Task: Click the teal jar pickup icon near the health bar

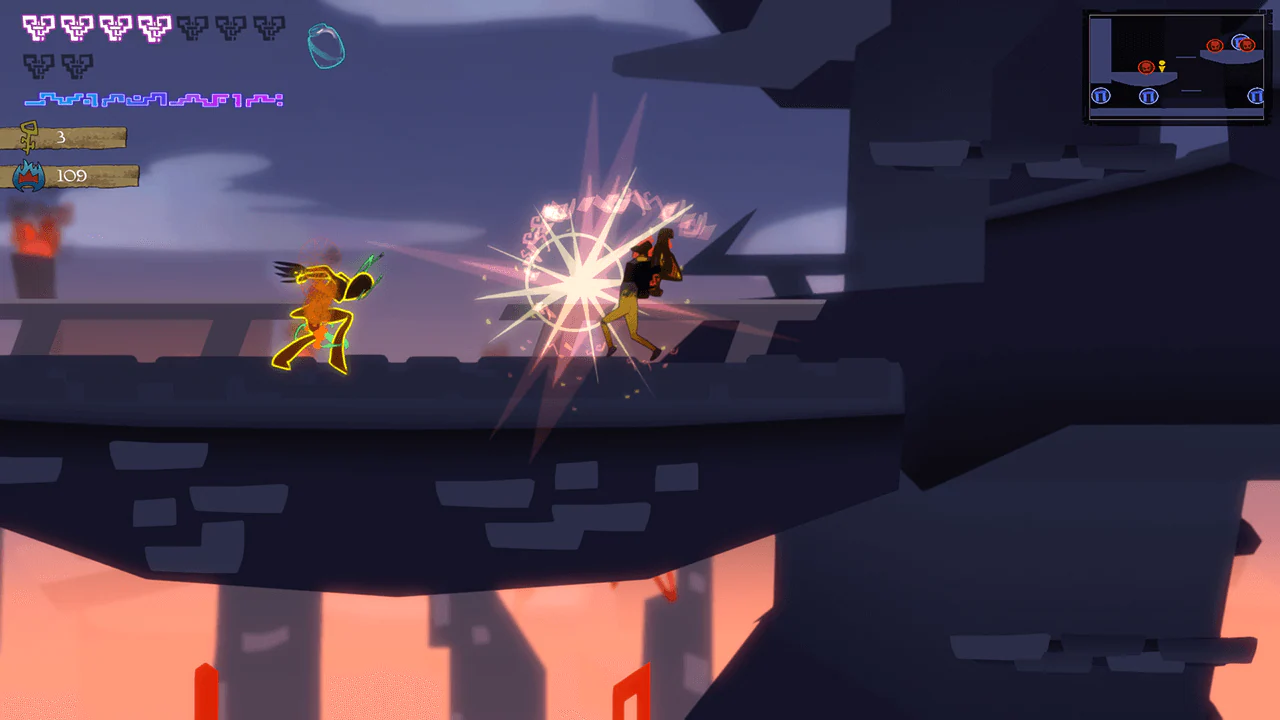Action: click(x=325, y=45)
